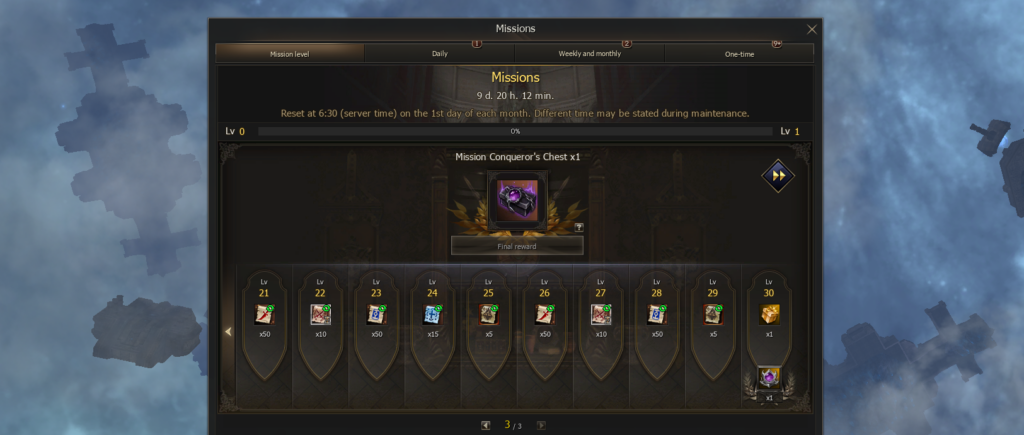Click the gold double-arrow diamond button
Image resolution: width=1024 pixels, height=435 pixels.
click(x=777, y=176)
